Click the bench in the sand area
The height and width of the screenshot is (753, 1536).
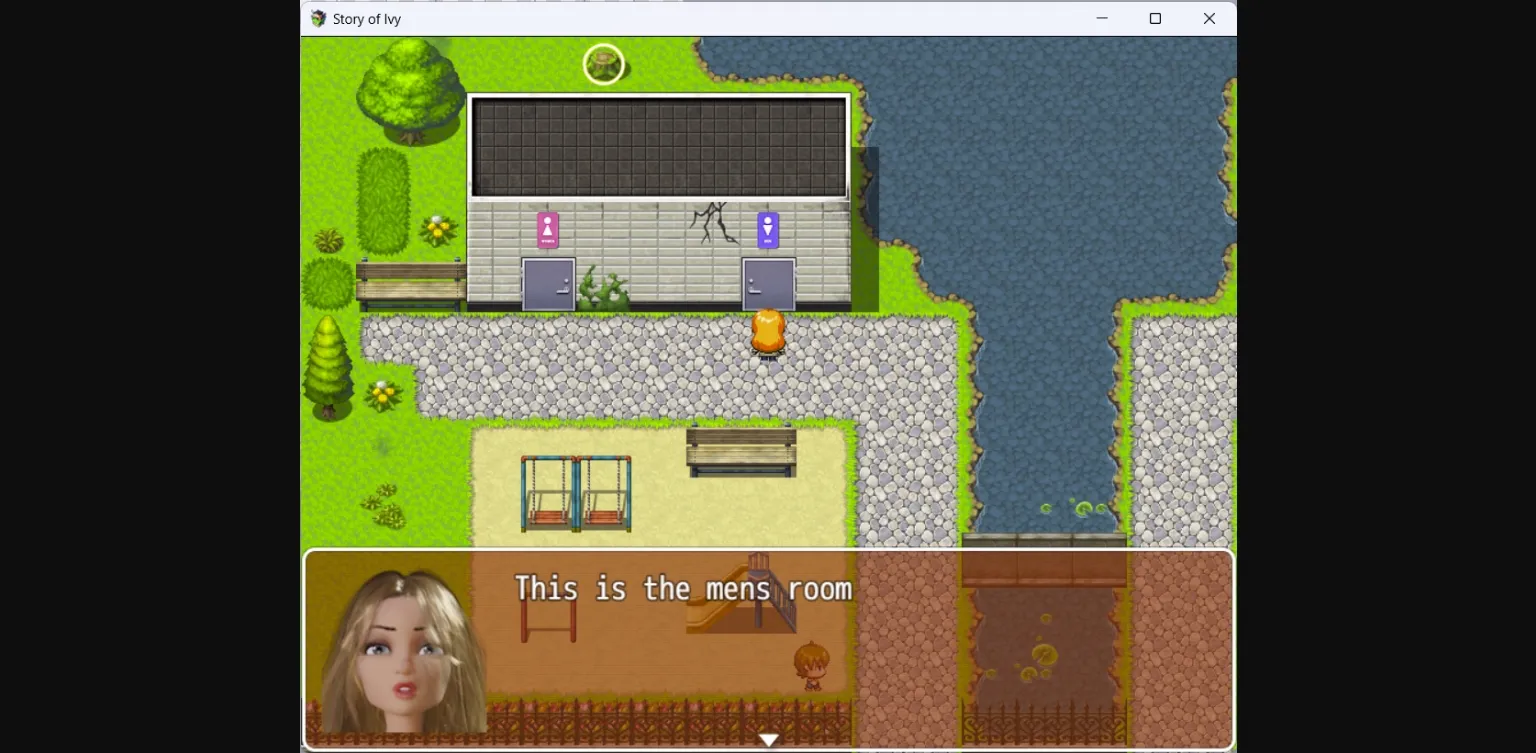coord(740,450)
